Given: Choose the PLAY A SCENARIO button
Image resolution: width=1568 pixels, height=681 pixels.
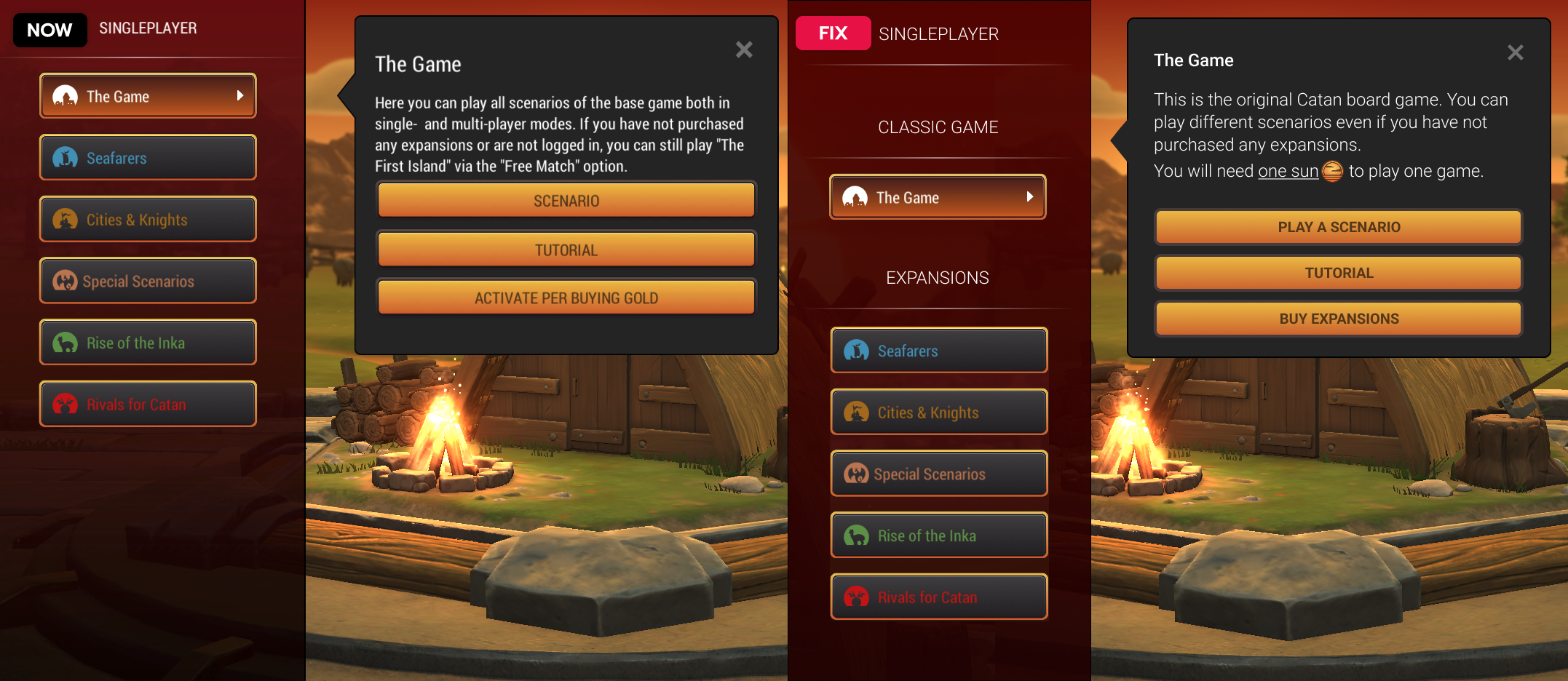Looking at the screenshot, I should (x=1338, y=227).
